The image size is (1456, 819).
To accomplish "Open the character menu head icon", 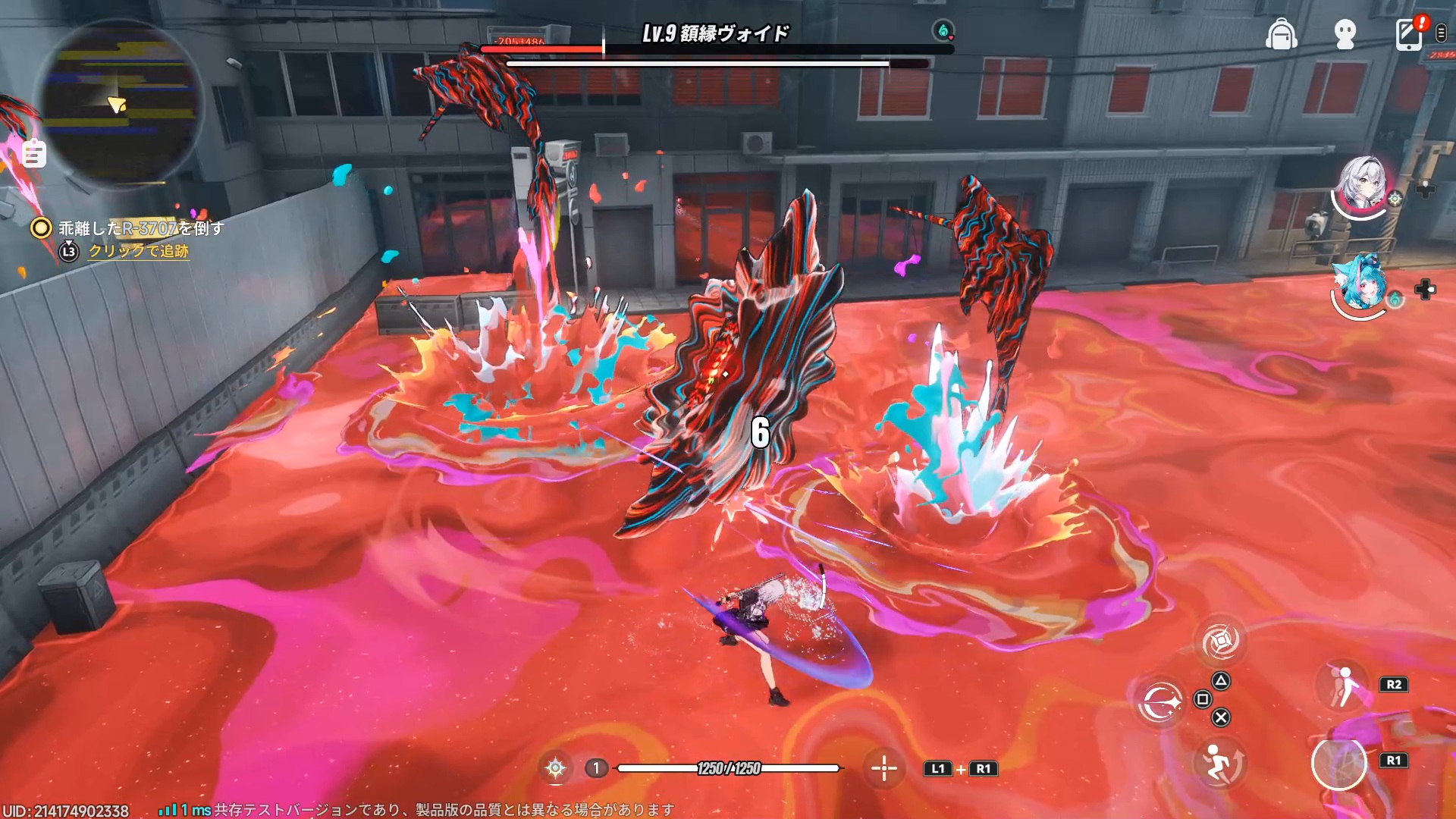I will click(x=1345, y=34).
